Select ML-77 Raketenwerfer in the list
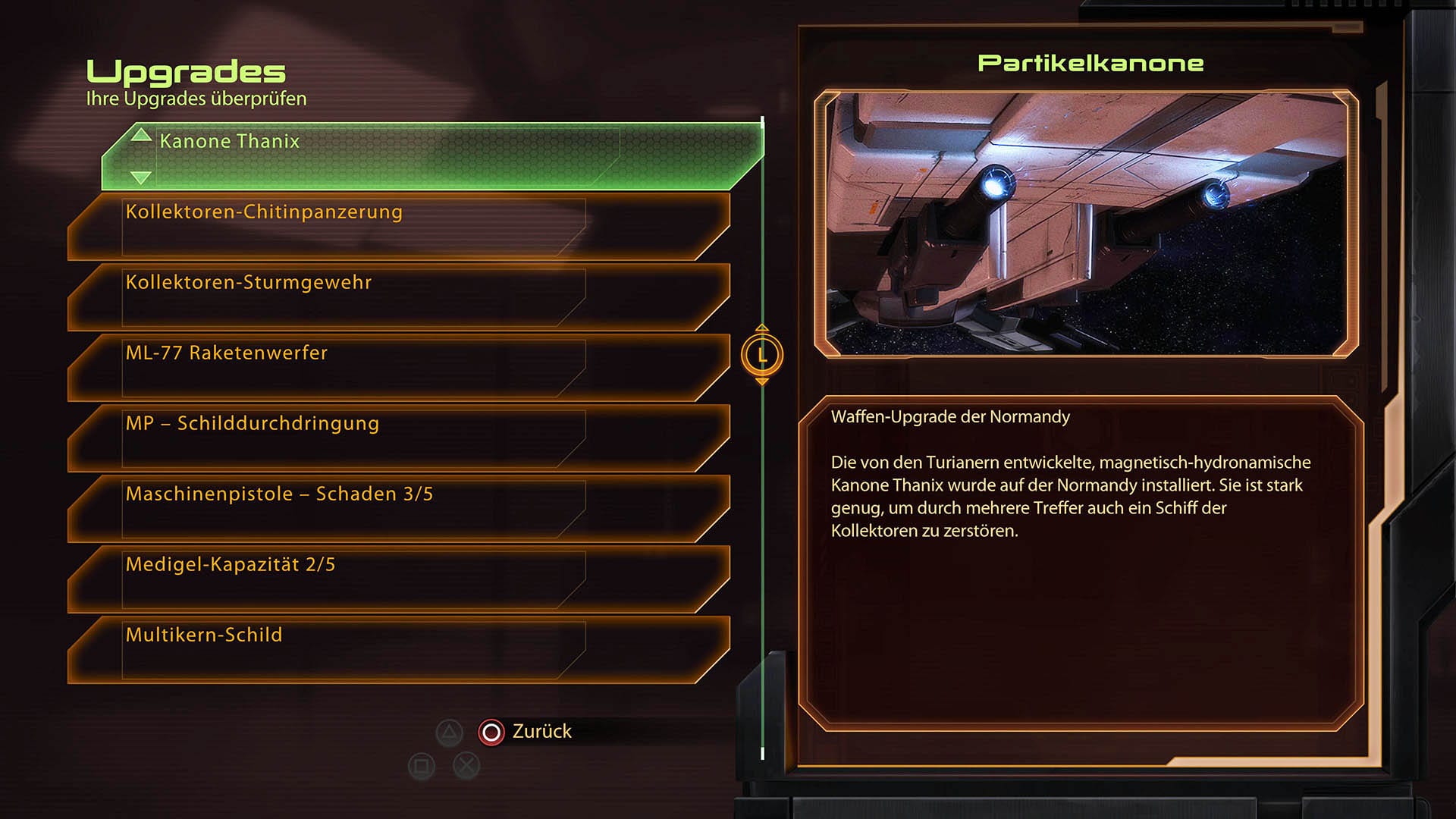1456x819 pixels. 398,367
